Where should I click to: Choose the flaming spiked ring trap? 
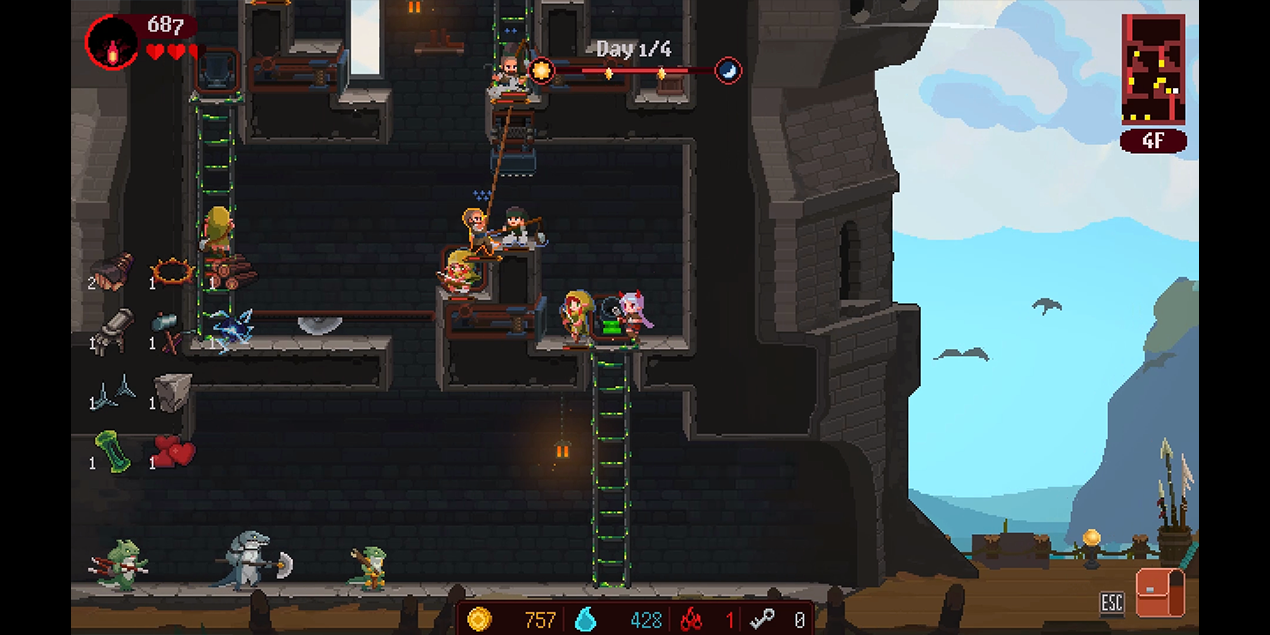[x=172, y=271]
